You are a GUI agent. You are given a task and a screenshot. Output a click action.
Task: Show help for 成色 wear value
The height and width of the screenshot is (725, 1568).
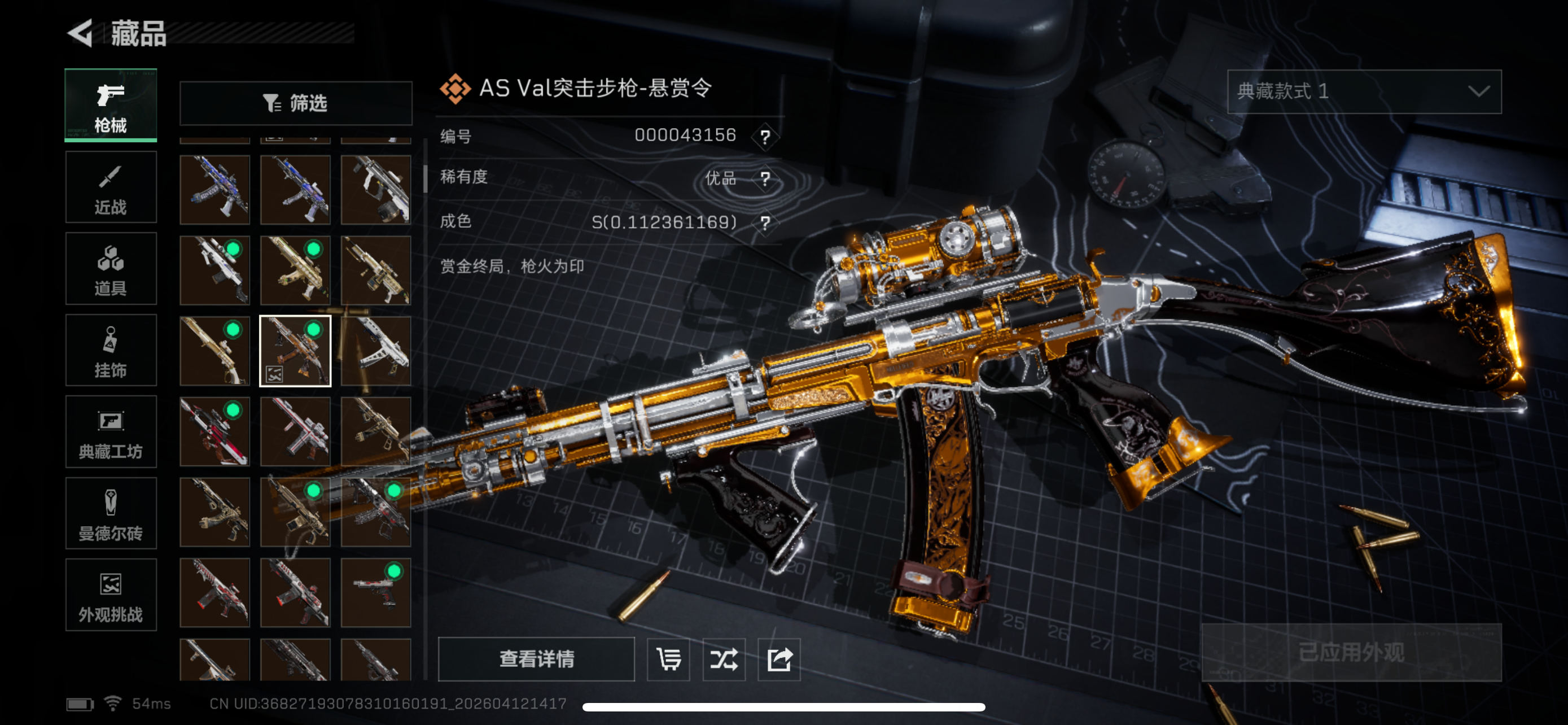click(x=765, y=223)
